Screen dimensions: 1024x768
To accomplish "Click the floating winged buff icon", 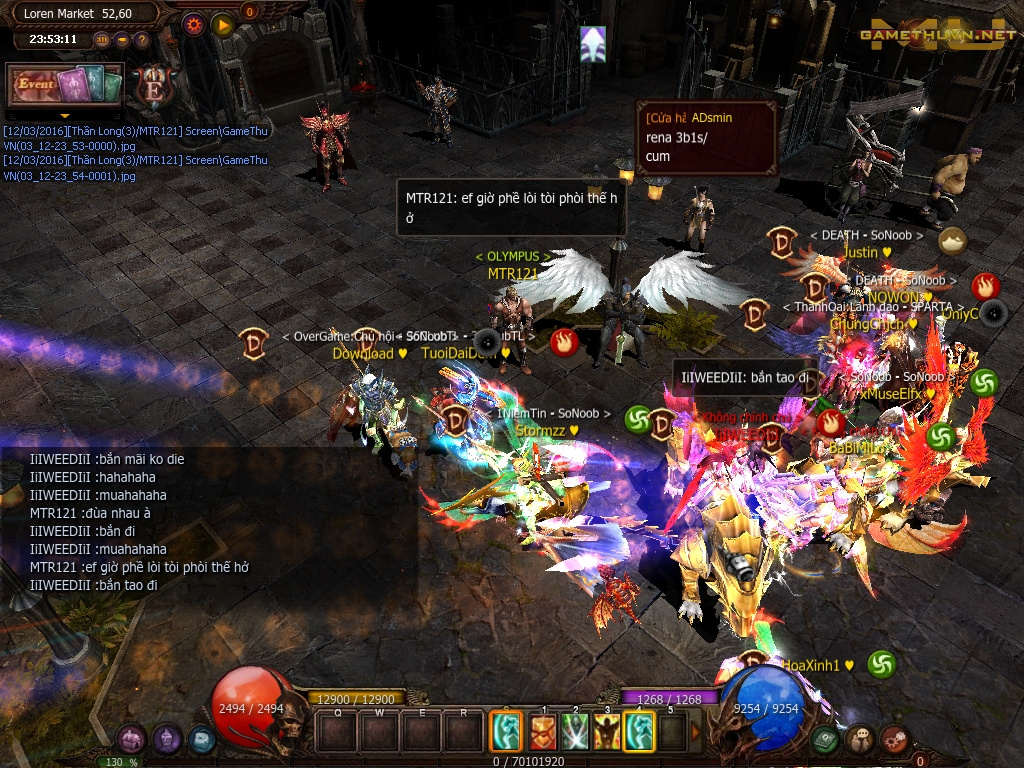I will click(x=593, y=44).
